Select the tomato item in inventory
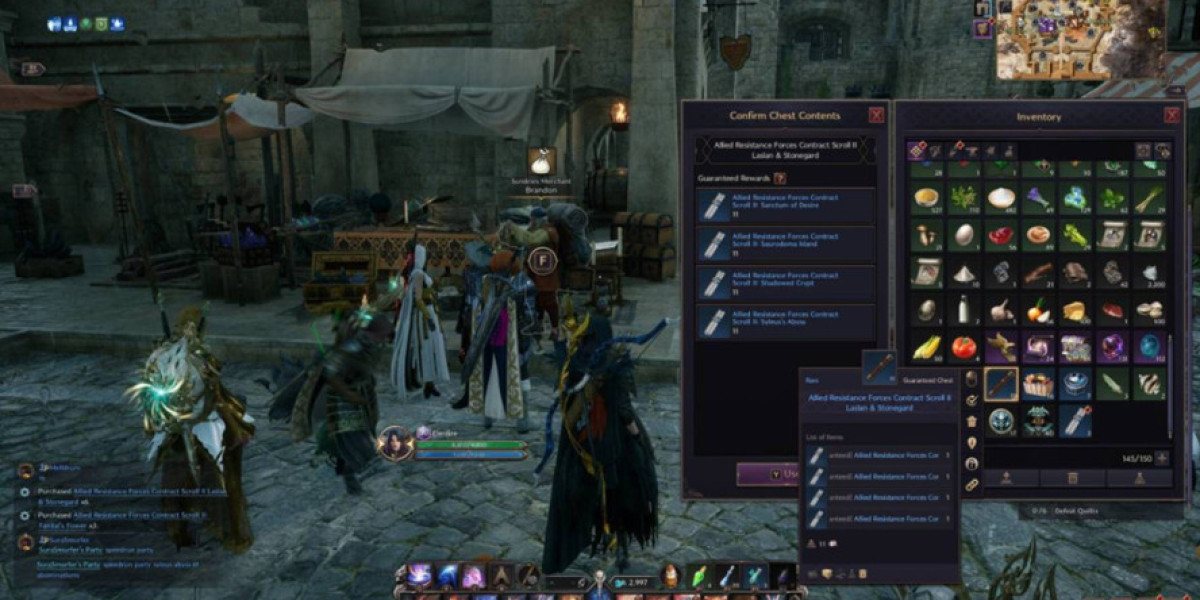This screenshot has width=1200, height=600. pos(964,347)
